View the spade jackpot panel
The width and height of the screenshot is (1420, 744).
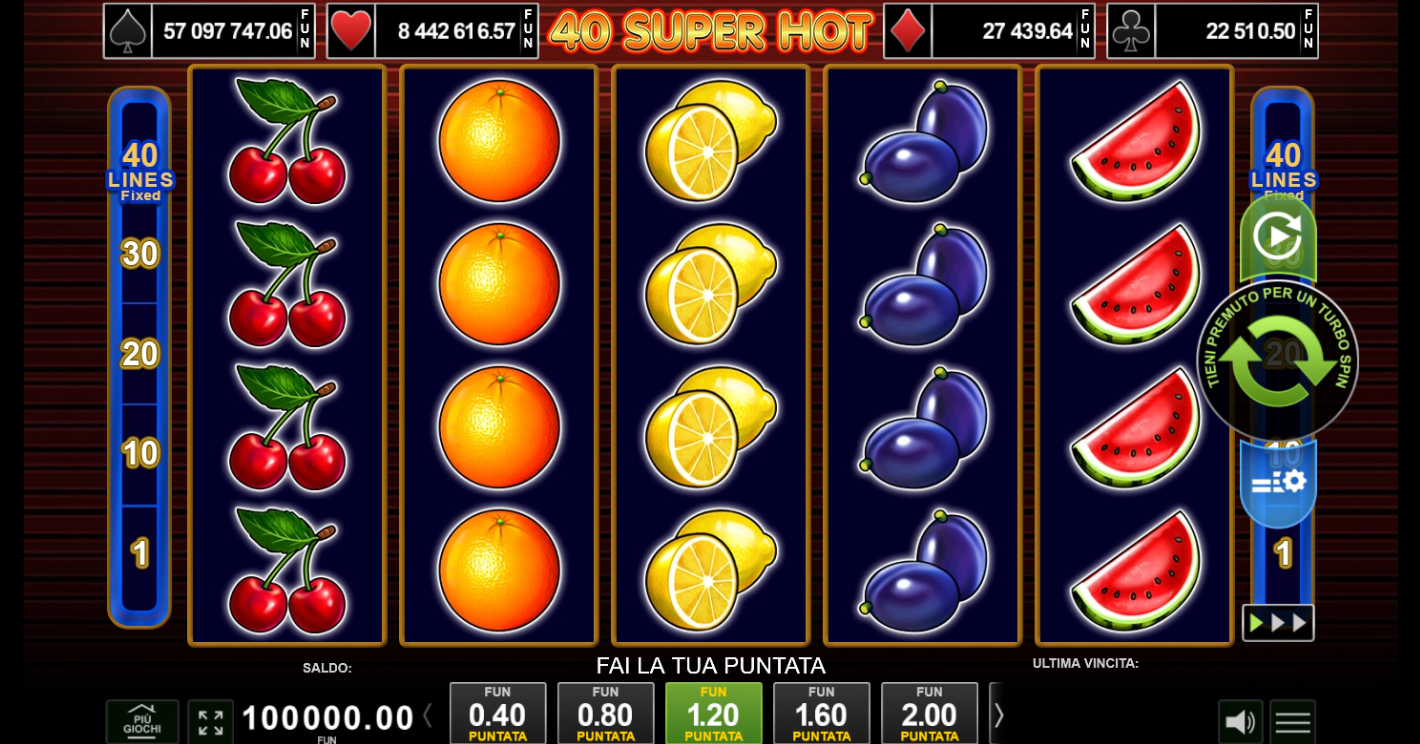tap(209, 31)
